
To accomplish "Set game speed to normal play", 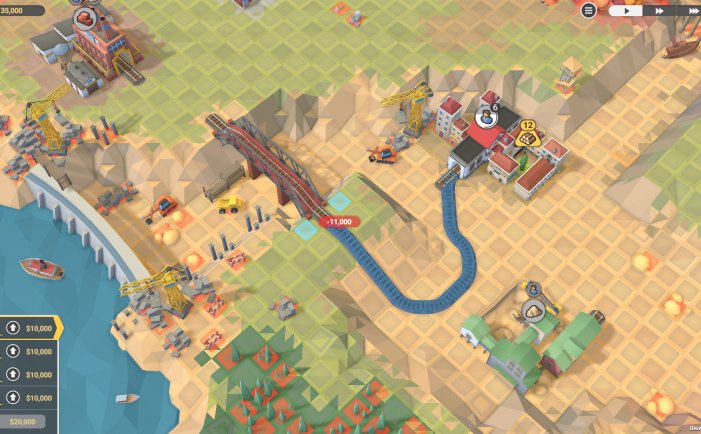I will [627, 10].
